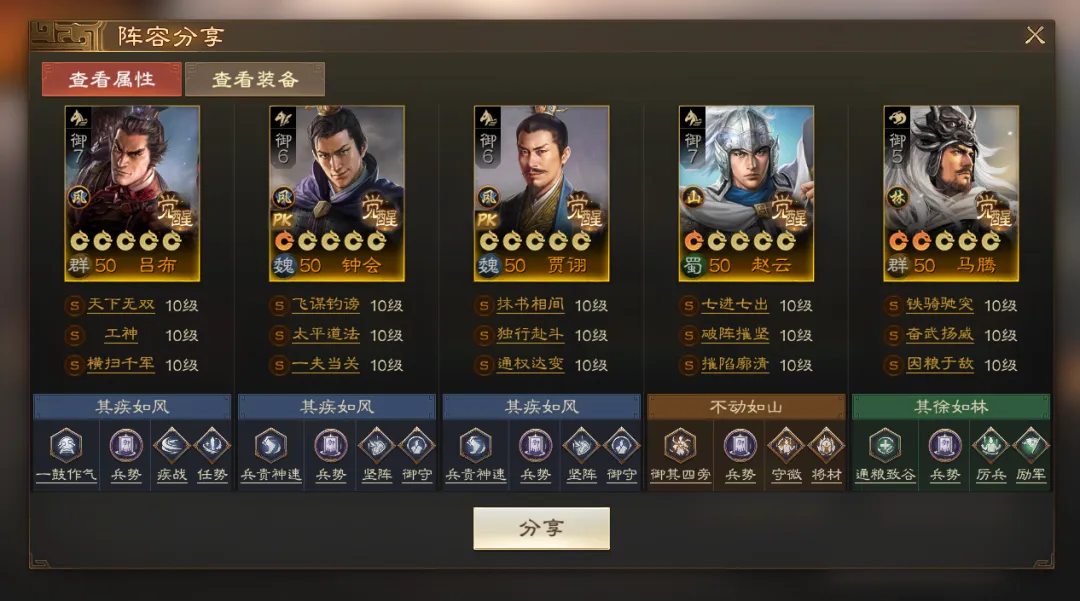Open the 飞谋钓谤 skill details
Screen dimensions: 1080x601
tap(325, 305)
